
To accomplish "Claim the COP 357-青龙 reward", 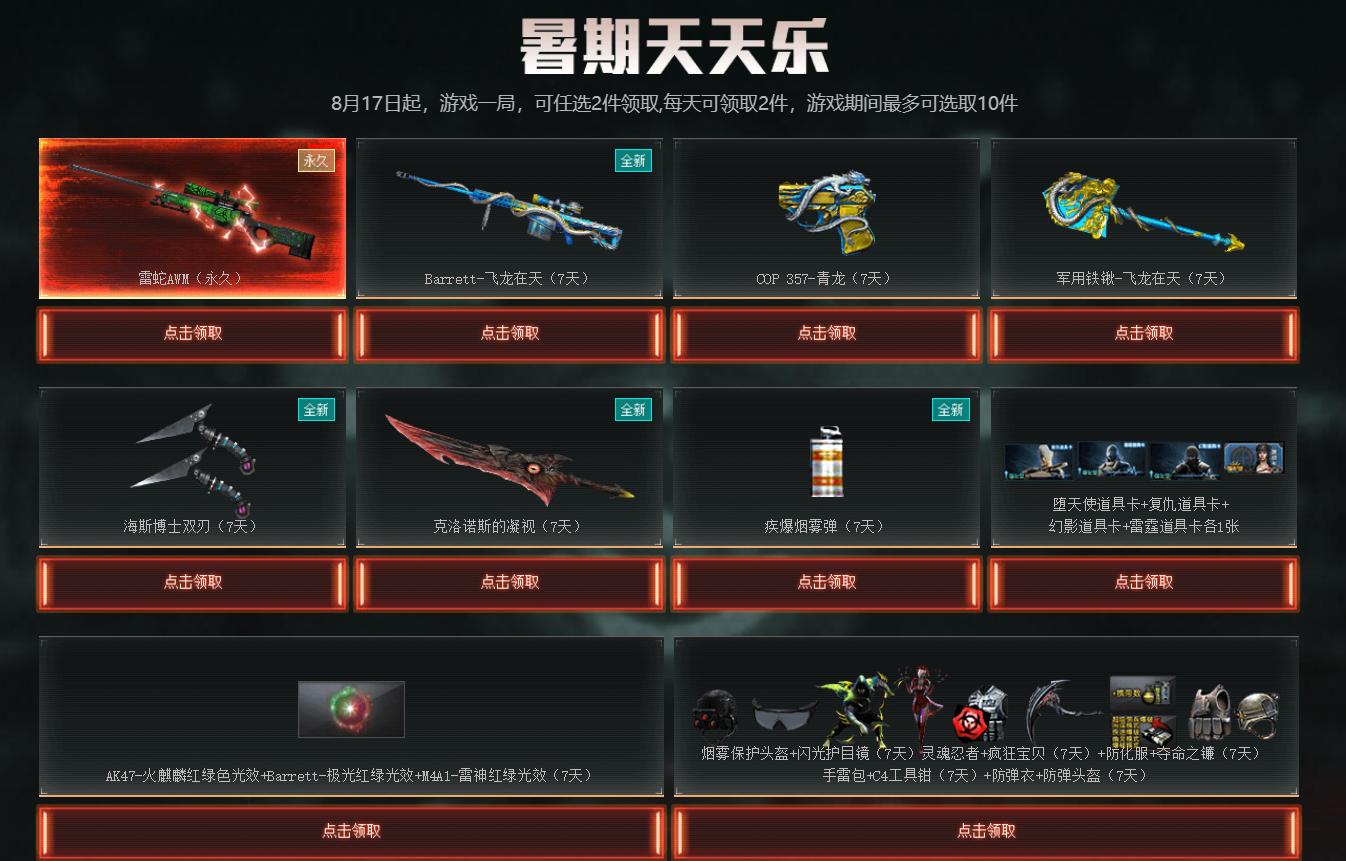I will click(825, 333).
